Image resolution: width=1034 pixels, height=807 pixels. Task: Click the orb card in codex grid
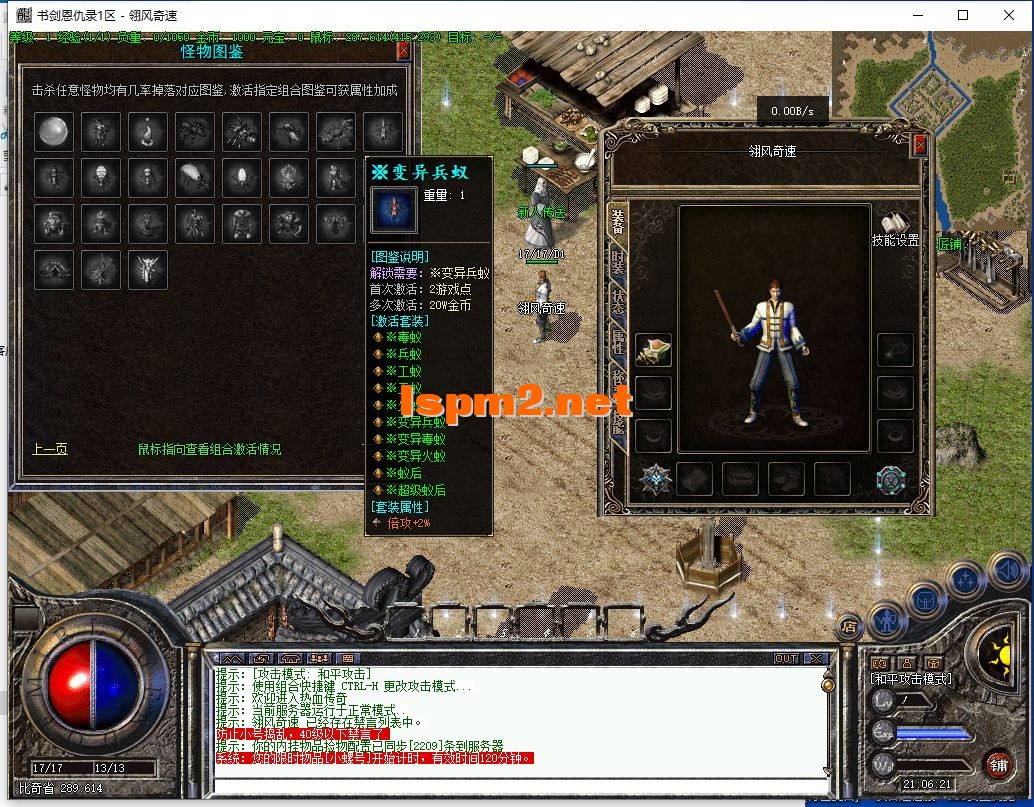point(53,131)
